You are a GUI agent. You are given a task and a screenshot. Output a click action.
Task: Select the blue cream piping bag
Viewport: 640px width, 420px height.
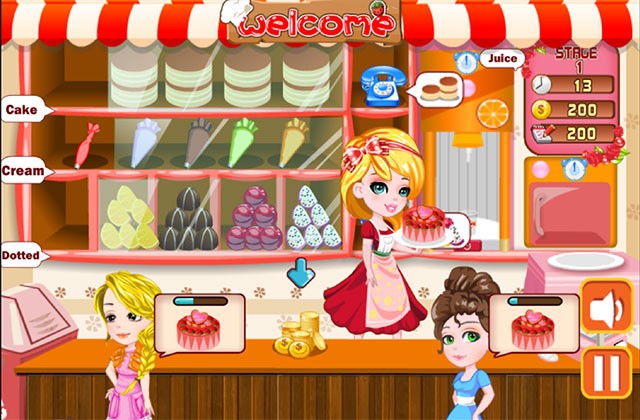[x=144, y=141]
